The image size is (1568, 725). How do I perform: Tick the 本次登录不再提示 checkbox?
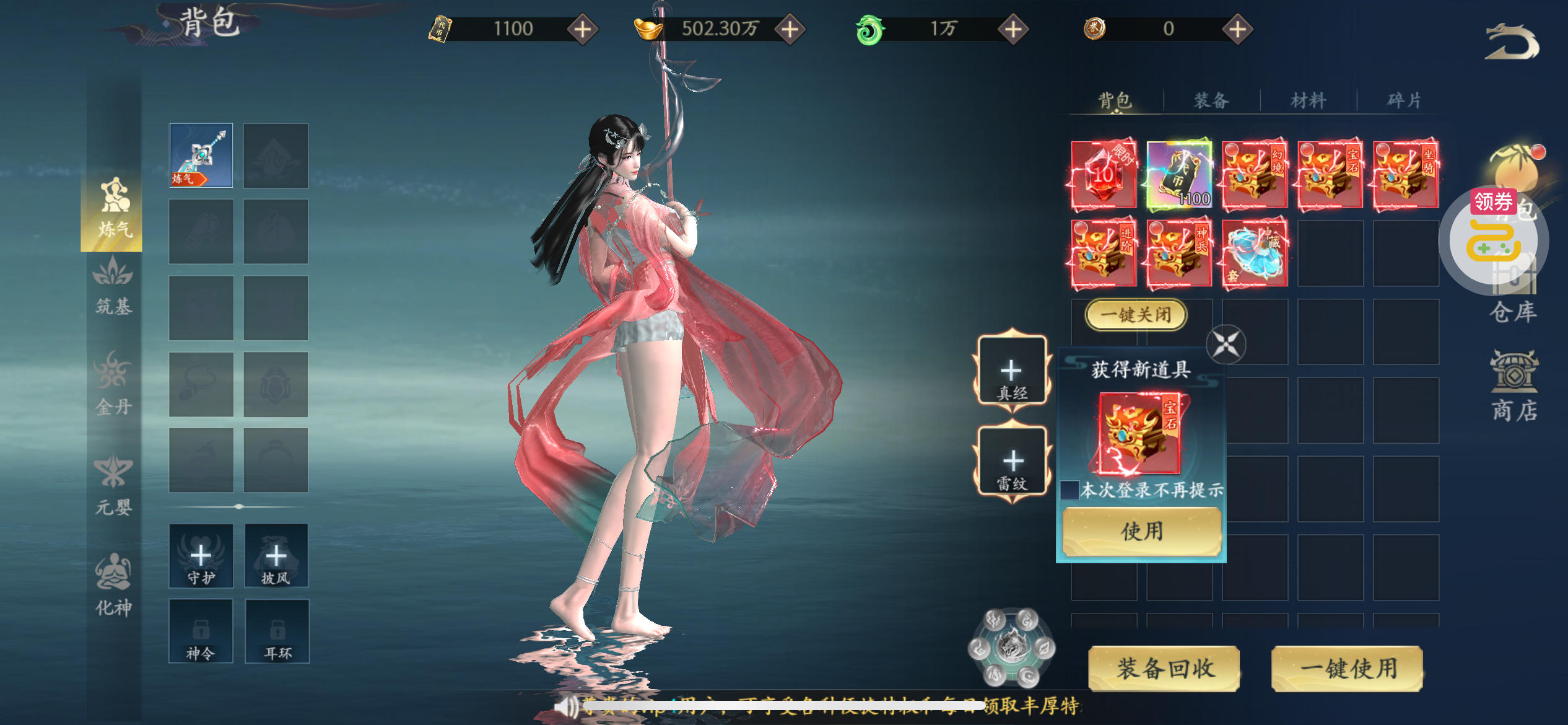(x=1069, y=490)
